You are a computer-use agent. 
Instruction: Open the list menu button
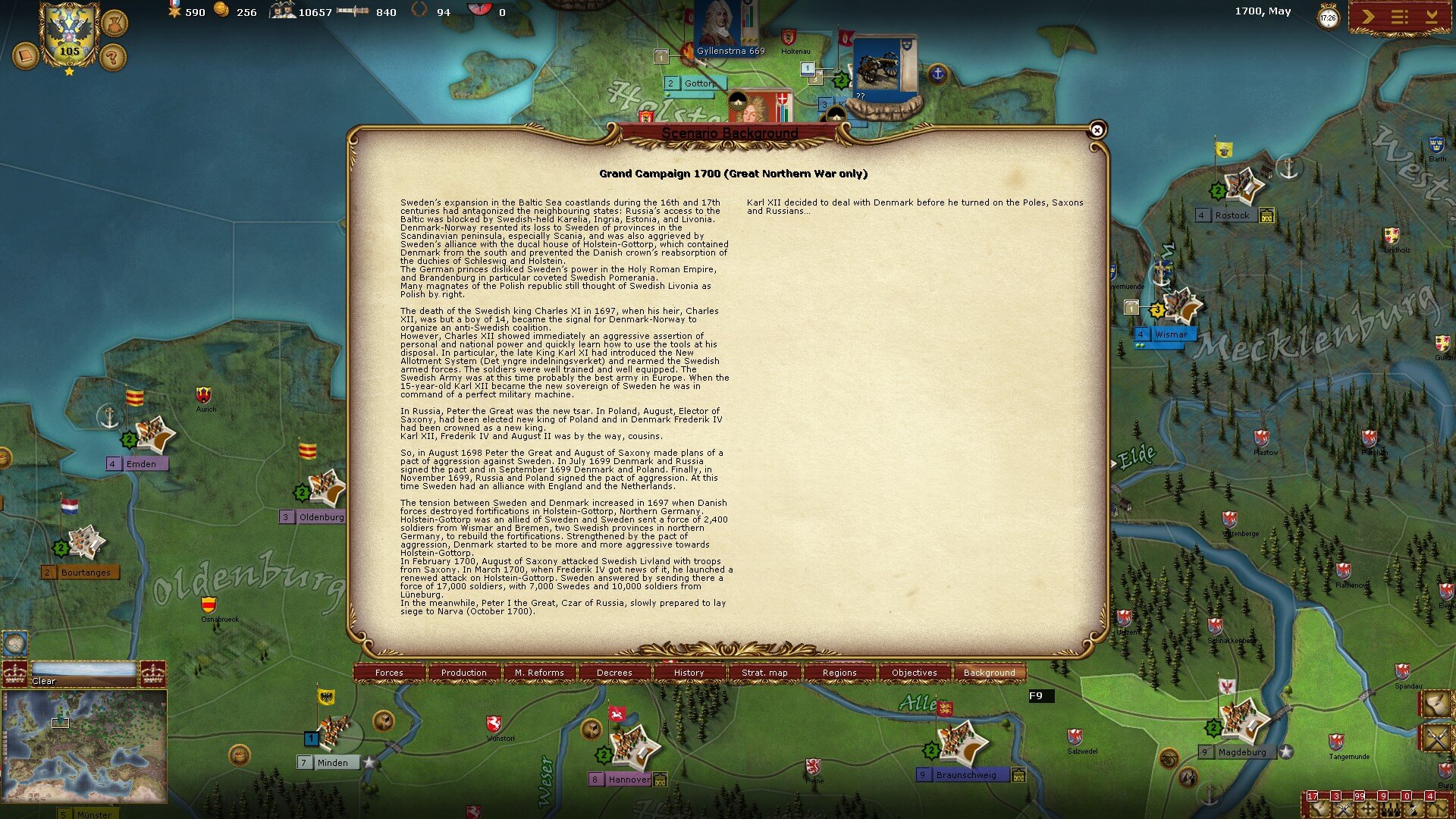[1400, 17]
